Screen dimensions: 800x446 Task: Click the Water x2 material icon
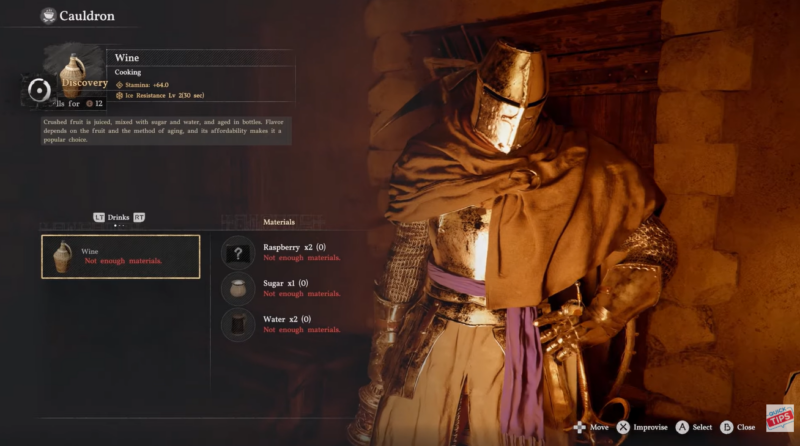click(x=238, y=324)
